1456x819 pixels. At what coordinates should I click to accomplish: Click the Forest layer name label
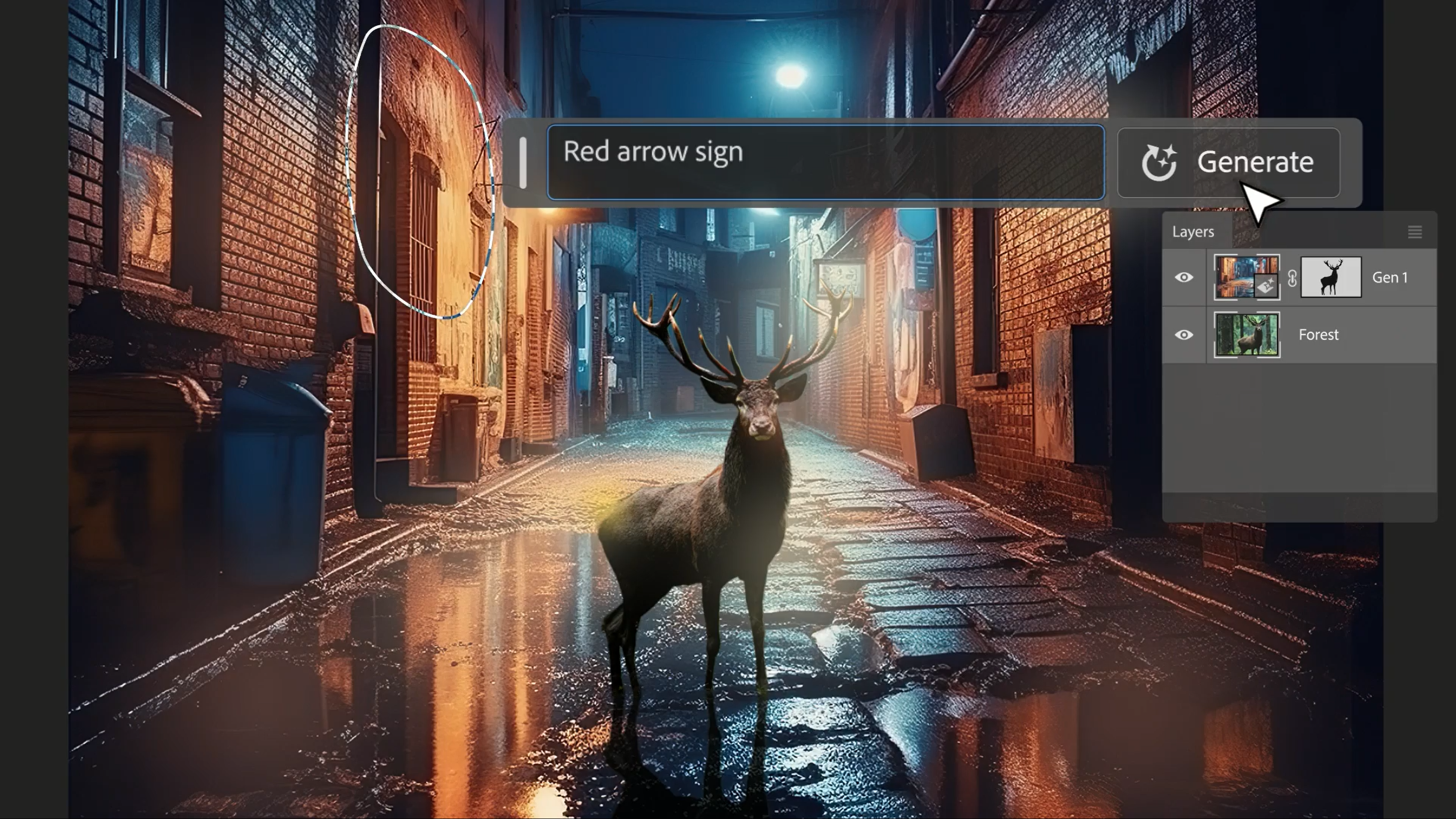(1319, 334)
